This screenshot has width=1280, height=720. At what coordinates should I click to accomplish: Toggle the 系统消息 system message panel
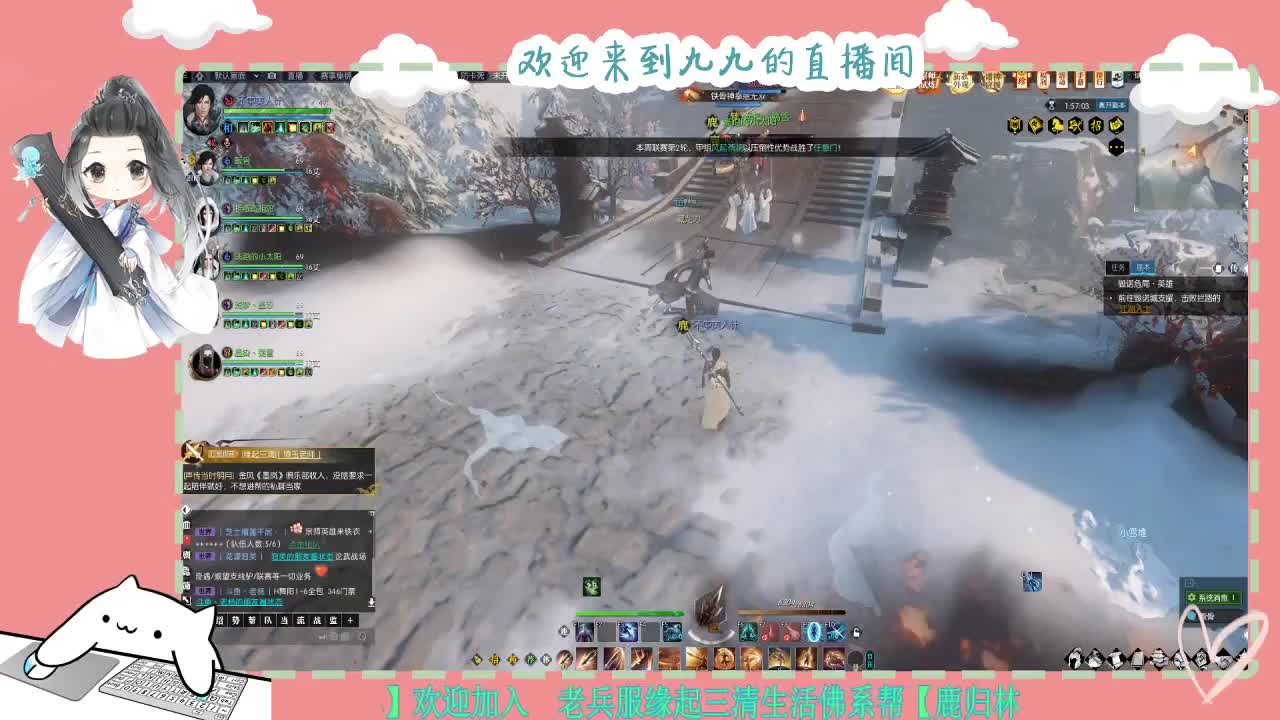(x=1212, y=596)
